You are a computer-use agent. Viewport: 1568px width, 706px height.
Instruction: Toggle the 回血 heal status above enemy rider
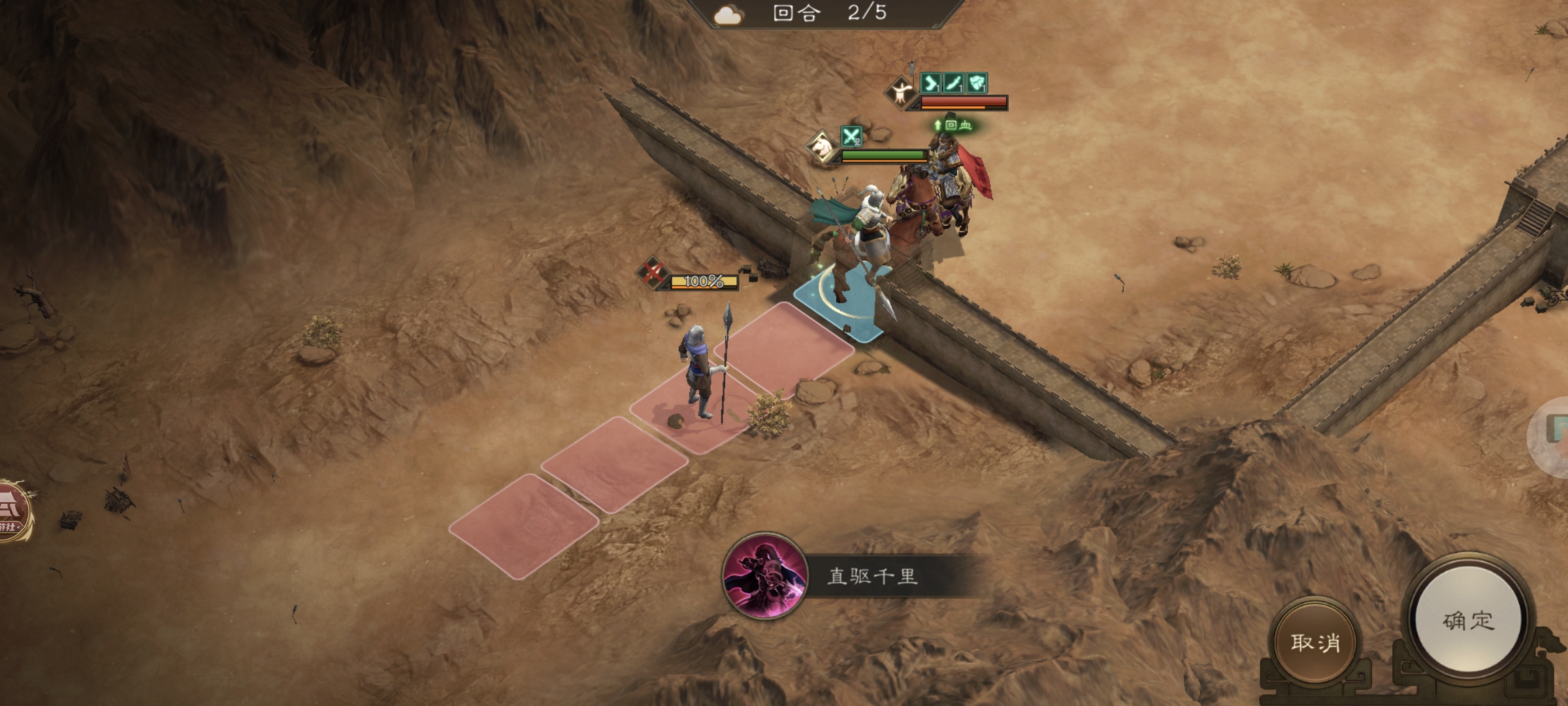pos(954,125)
